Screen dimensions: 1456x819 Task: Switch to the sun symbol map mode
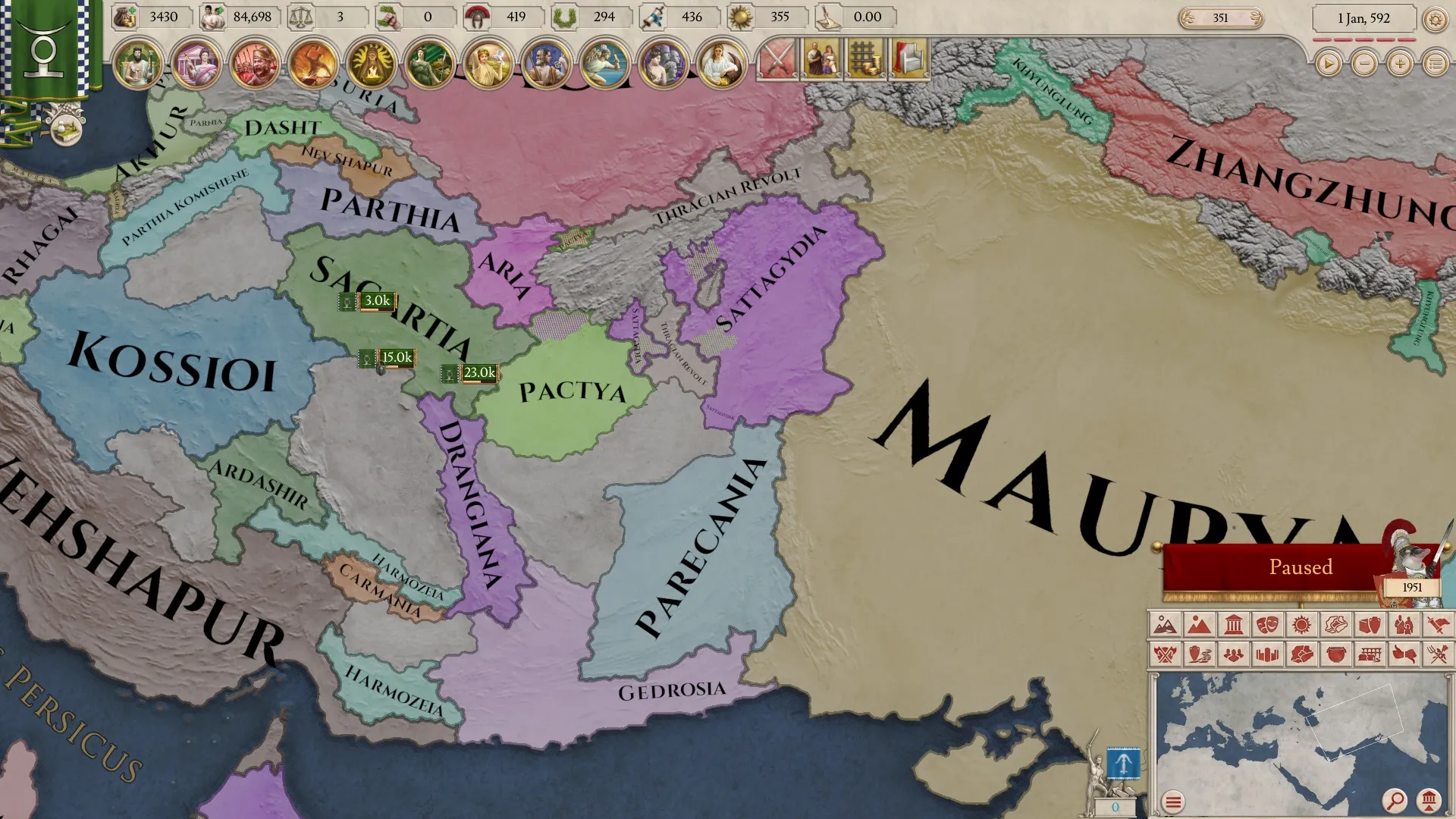pyautogui.click(x=1301, y=625)
